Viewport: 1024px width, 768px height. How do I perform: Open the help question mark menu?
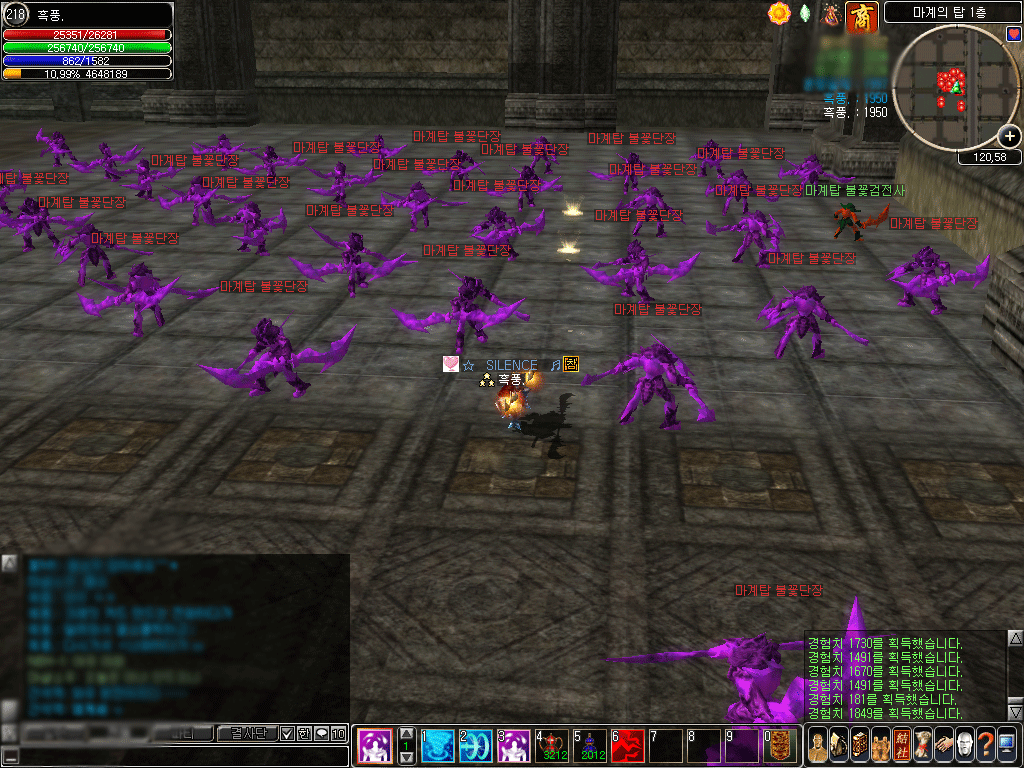click(985, 745)
